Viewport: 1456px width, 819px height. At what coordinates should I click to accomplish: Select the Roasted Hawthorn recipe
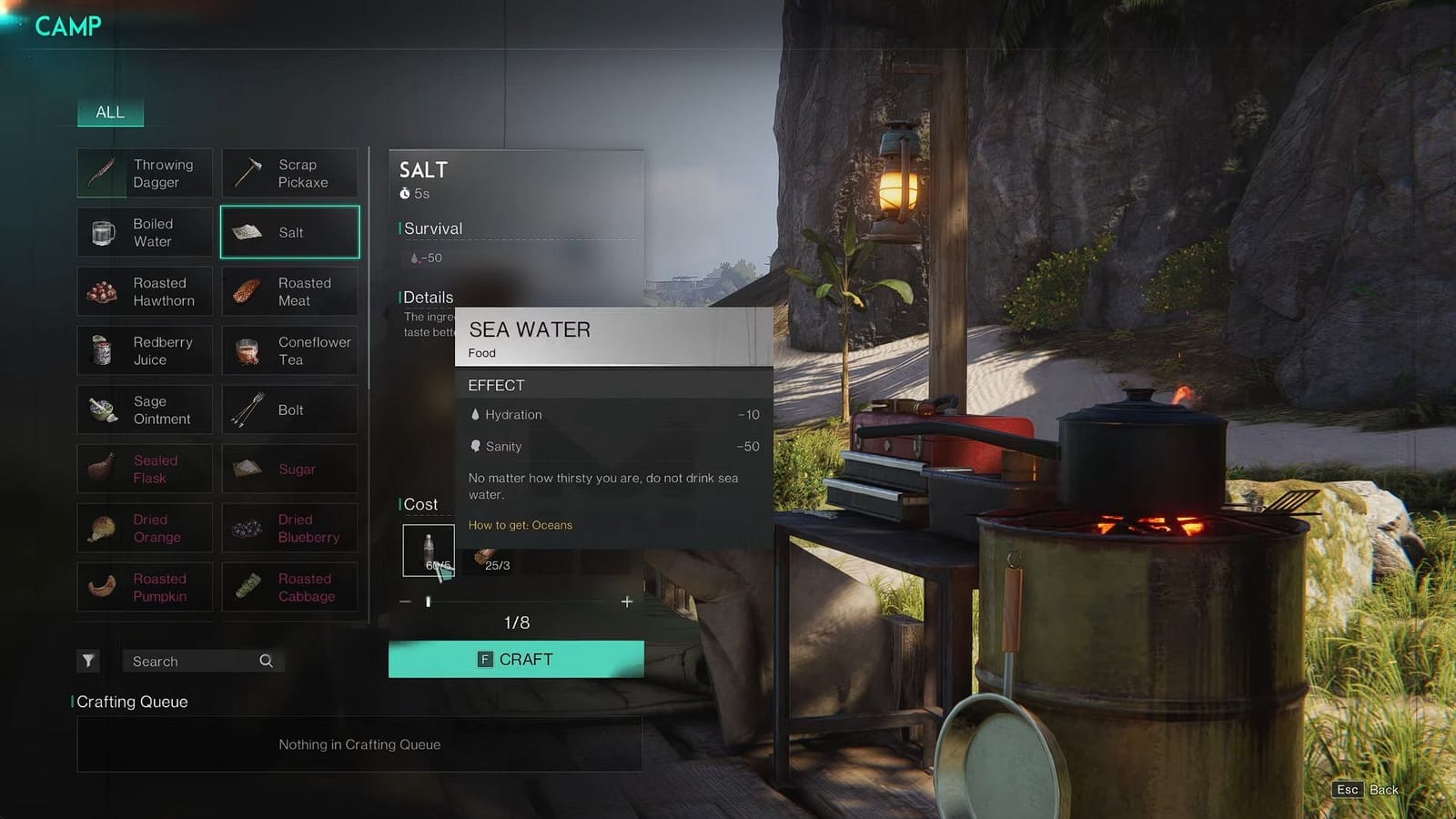coord(145,291)
